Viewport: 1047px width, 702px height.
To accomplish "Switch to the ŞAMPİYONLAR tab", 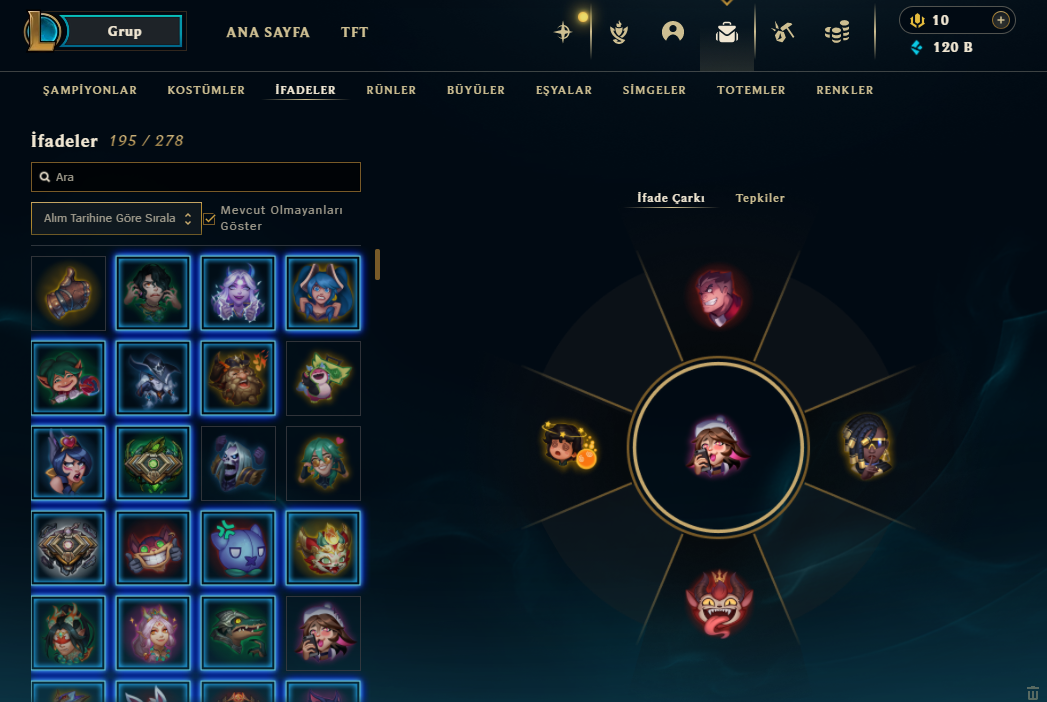I will 90,90.
